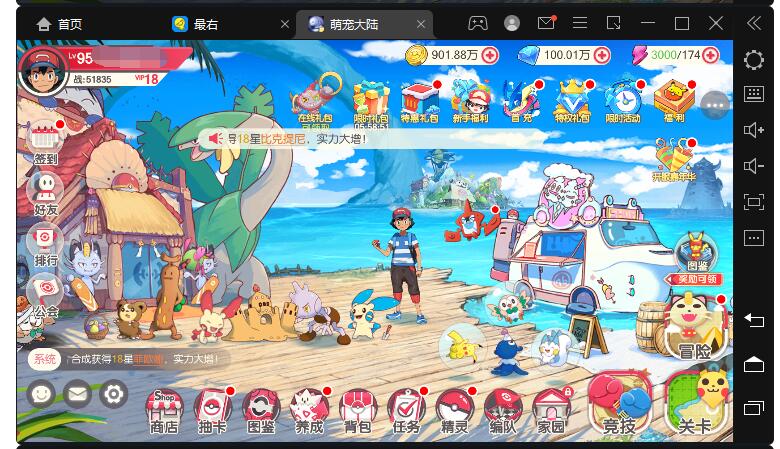Open the 背包 backpack
Viewport: 780px width, 449px height.
click(357, 410)
